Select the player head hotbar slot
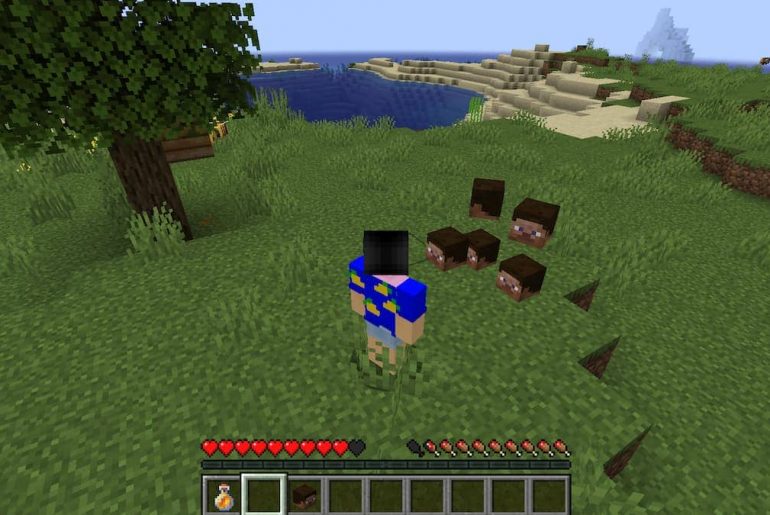This screenshot has width=770, height=515. click(305, 495)
